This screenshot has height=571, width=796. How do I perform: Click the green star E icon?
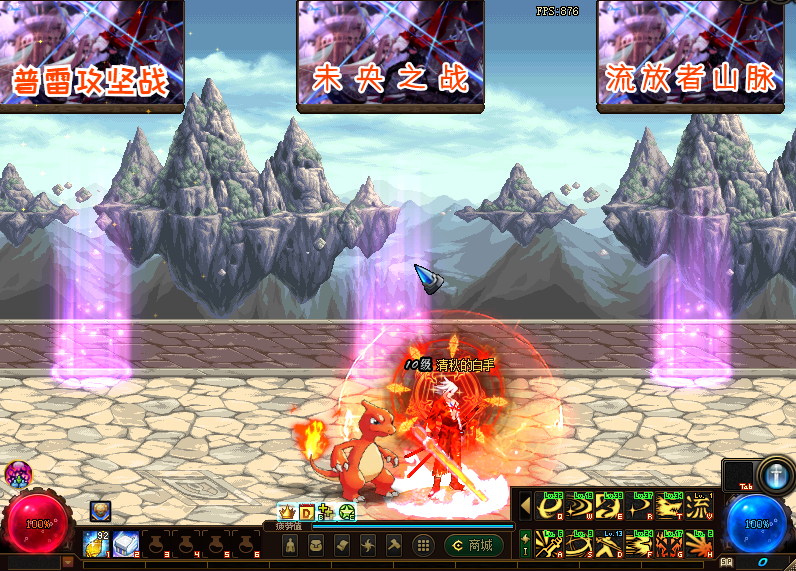click(x=347, y=513)
